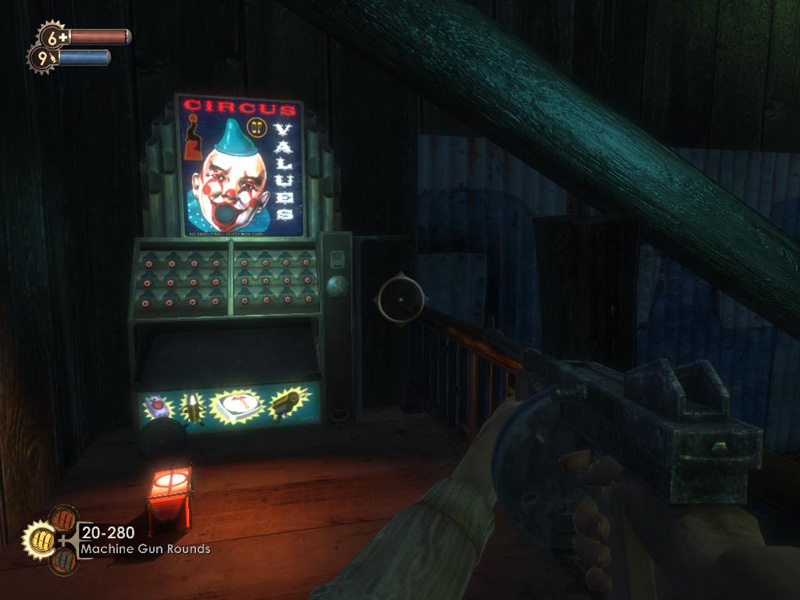
Task: Click the EVE hypo syringe gear icon
Action: point(42,59)
